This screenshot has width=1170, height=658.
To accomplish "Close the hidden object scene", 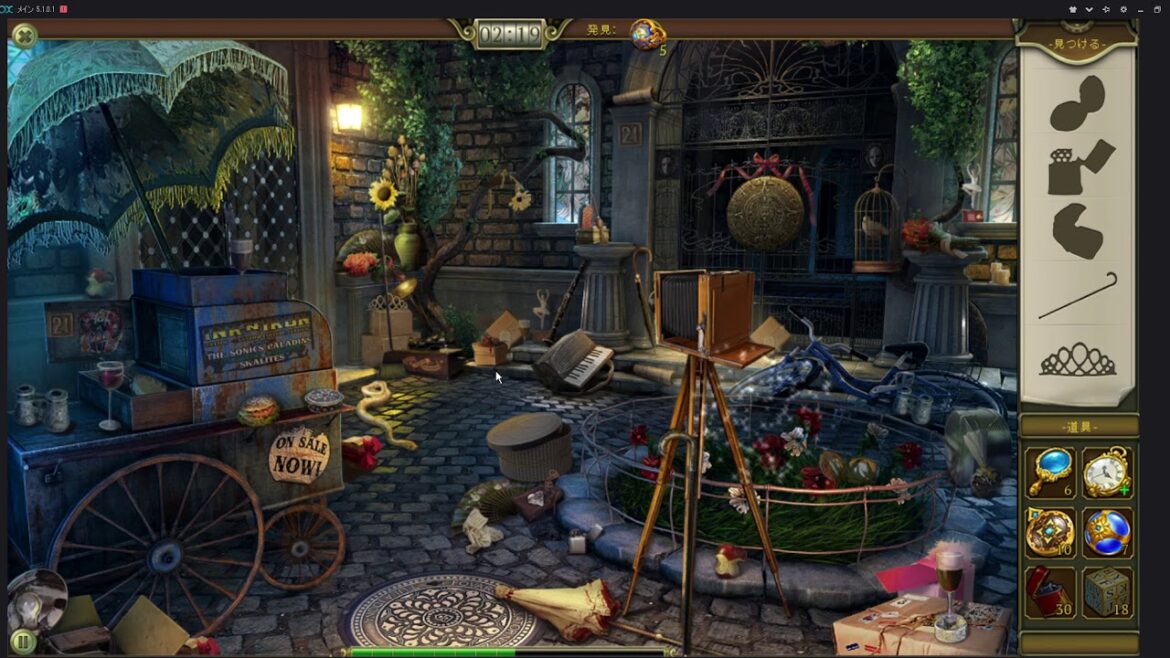I will pos(24,37).
